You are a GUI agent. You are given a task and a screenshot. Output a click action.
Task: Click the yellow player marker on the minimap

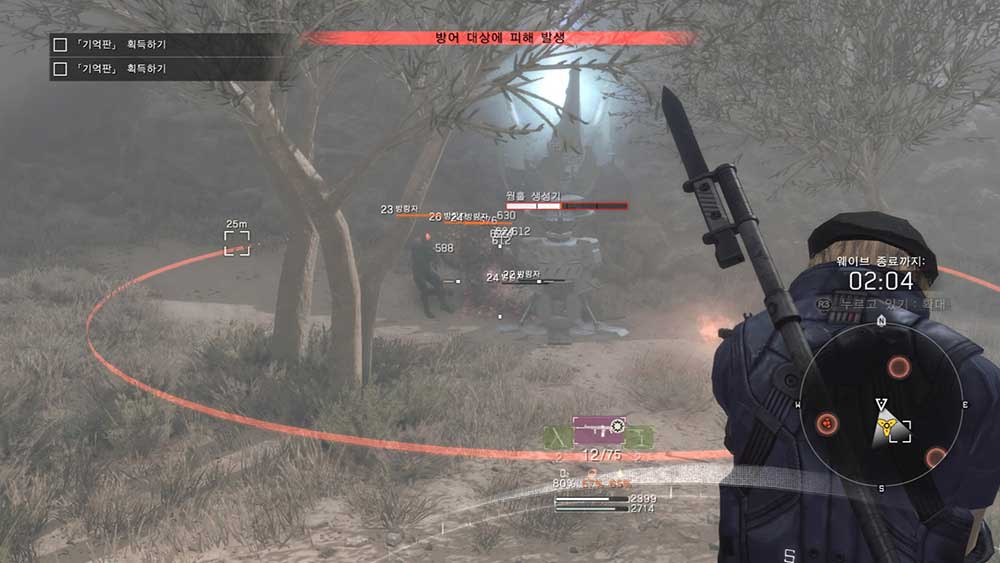pyautogui.click(x=883, y=428)
